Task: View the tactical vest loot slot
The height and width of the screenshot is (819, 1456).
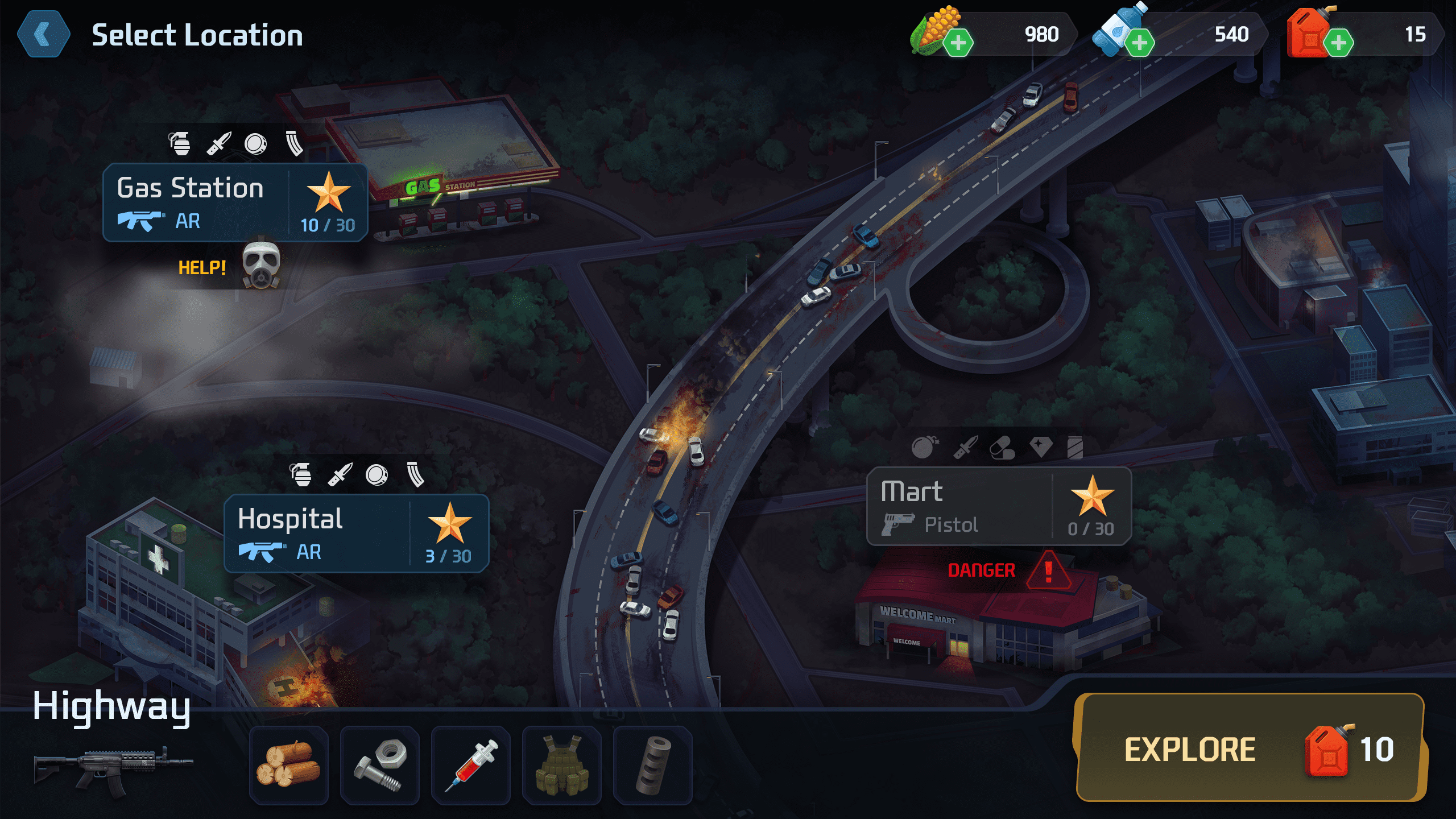Action: (562, 765)
